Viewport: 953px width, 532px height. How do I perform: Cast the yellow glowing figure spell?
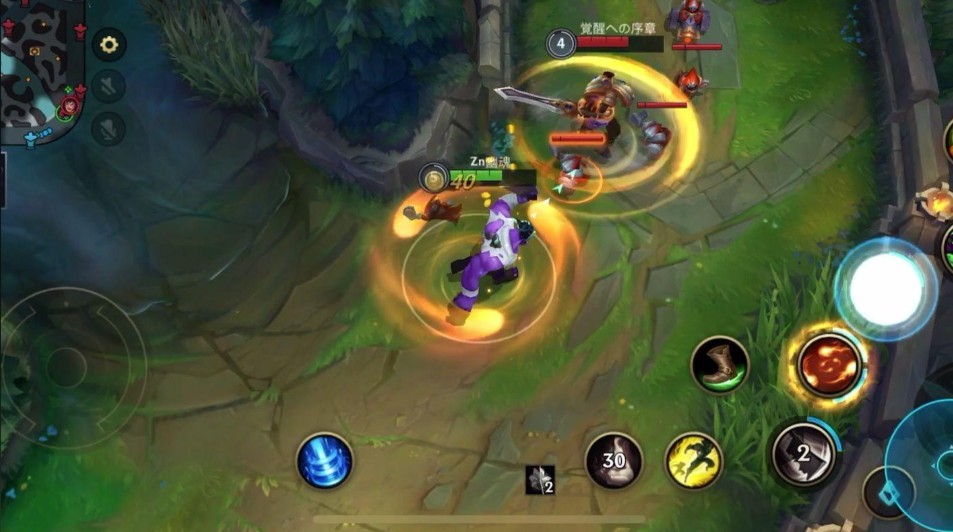coord(694,461)
